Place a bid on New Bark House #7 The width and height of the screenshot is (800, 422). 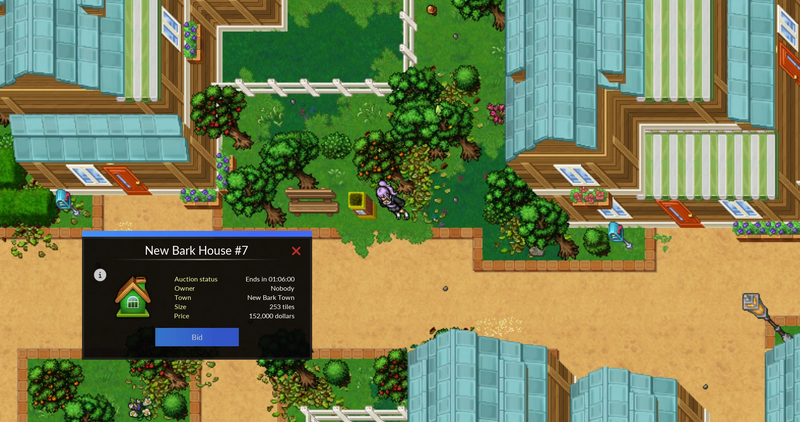tap(196, 338)
